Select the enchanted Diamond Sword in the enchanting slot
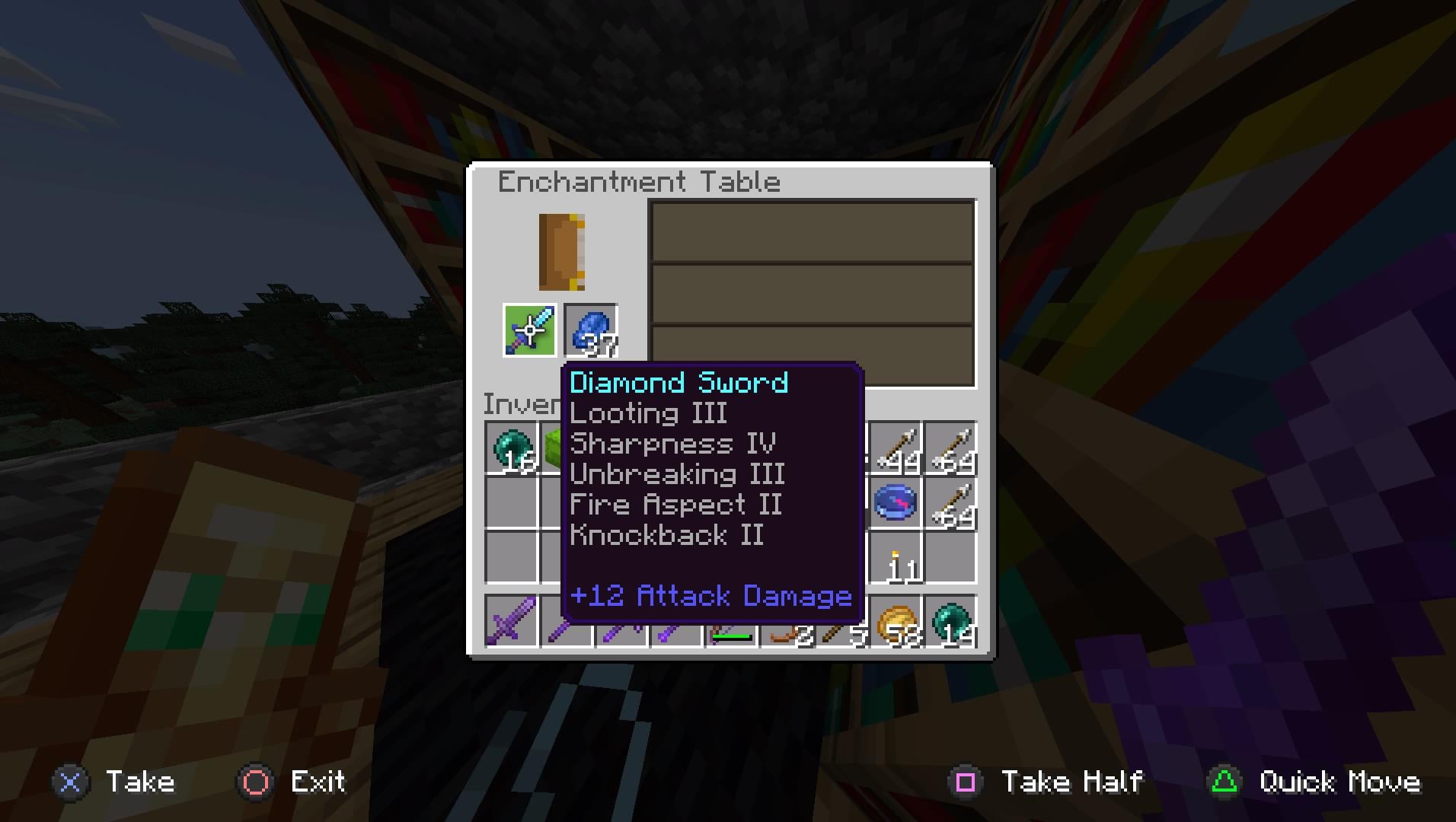The image size is (1456, 822). pyautogui.click(x=528, y=329)
